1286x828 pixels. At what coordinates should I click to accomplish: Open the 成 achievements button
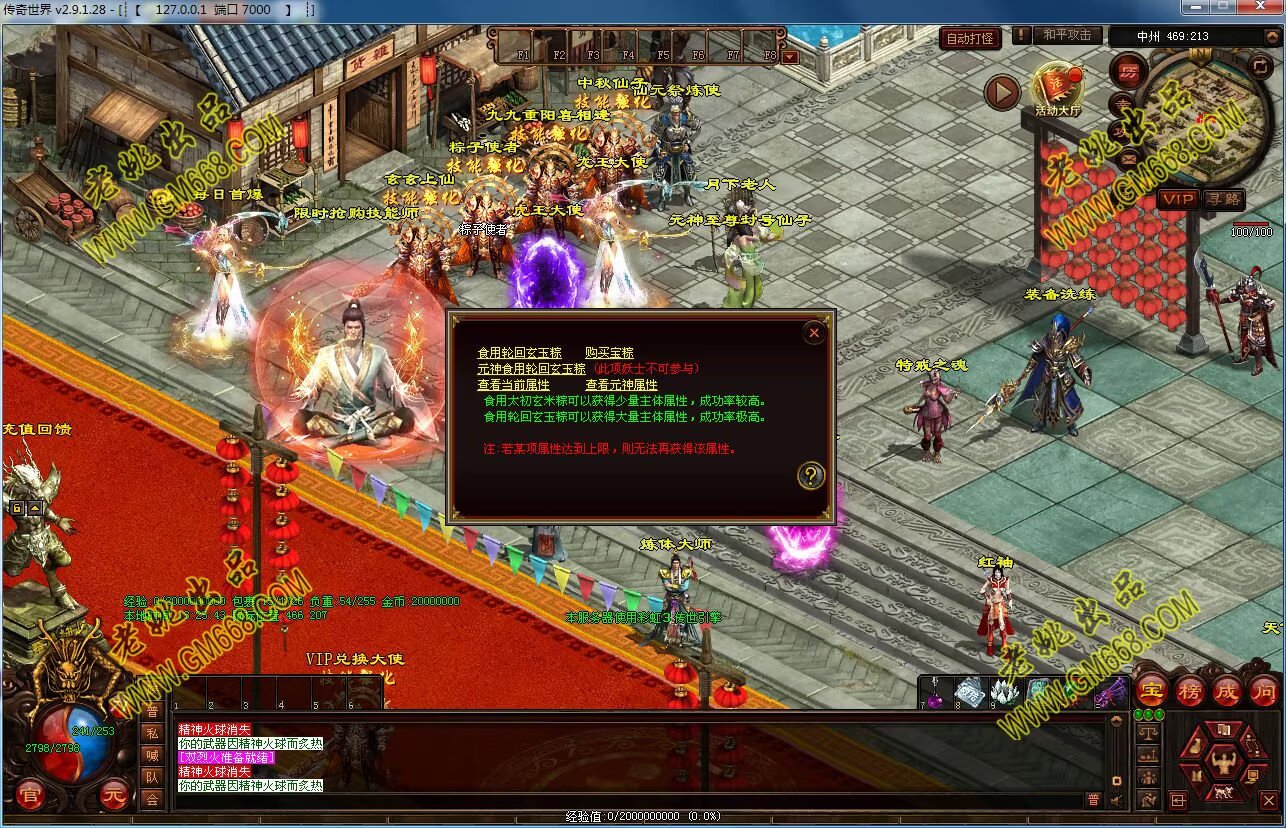pyautogui.click(x=1227, y=691)
